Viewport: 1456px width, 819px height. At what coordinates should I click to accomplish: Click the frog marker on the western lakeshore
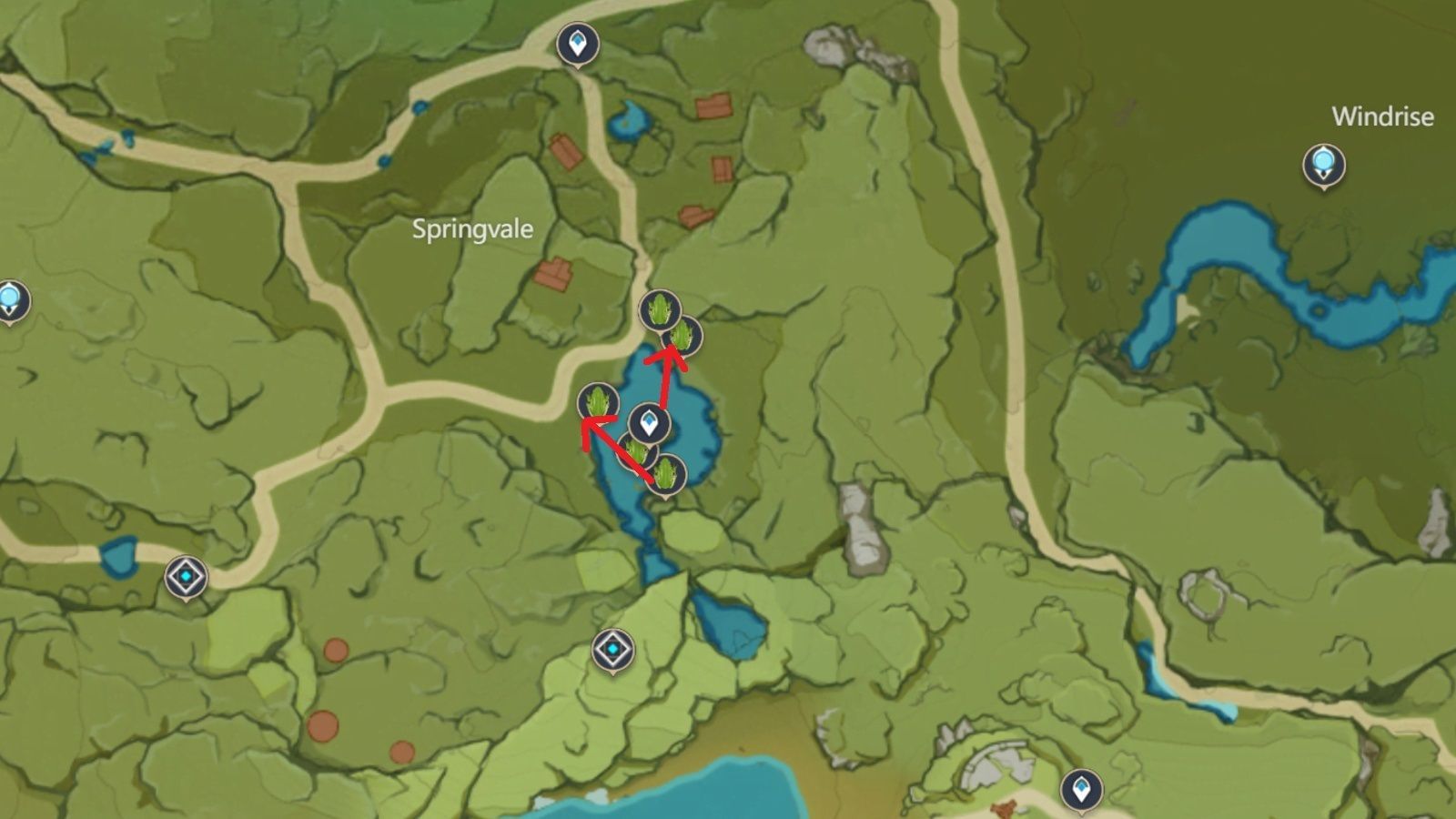597,401
